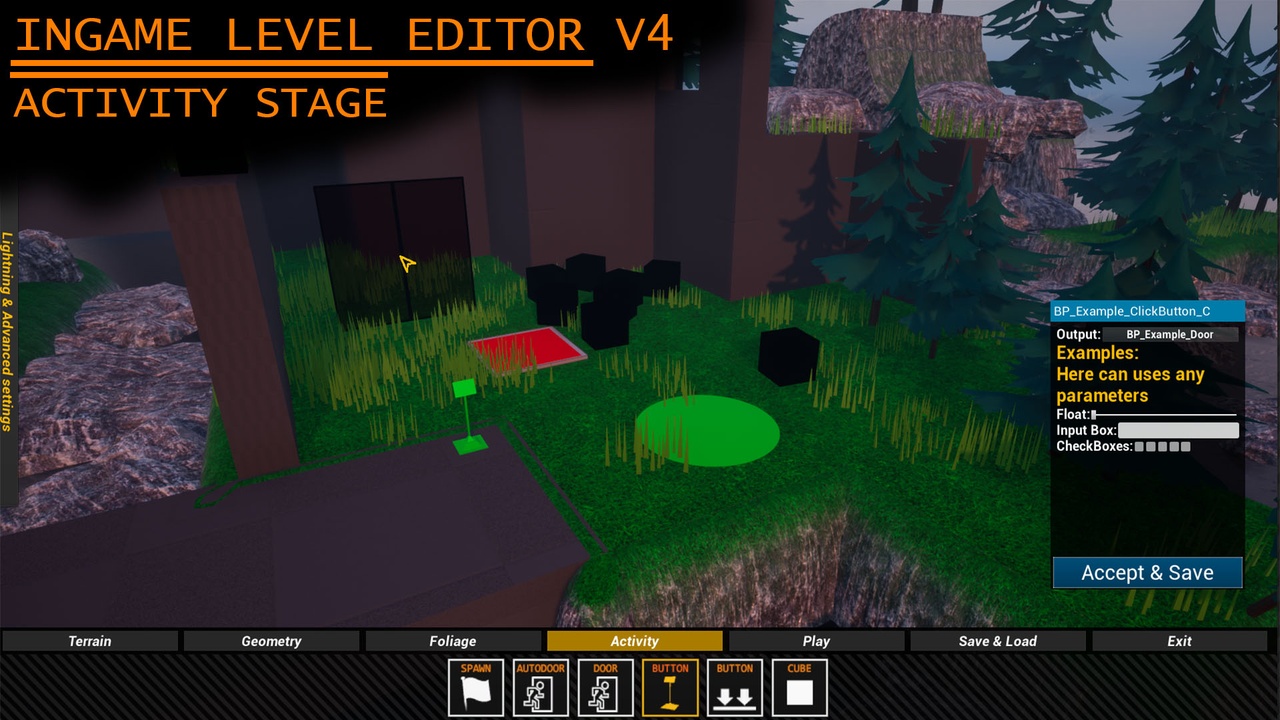Viewport: 1280px width, 720px height.
Task: Select the stand BUTTON tool
Action: pos(669,687)
